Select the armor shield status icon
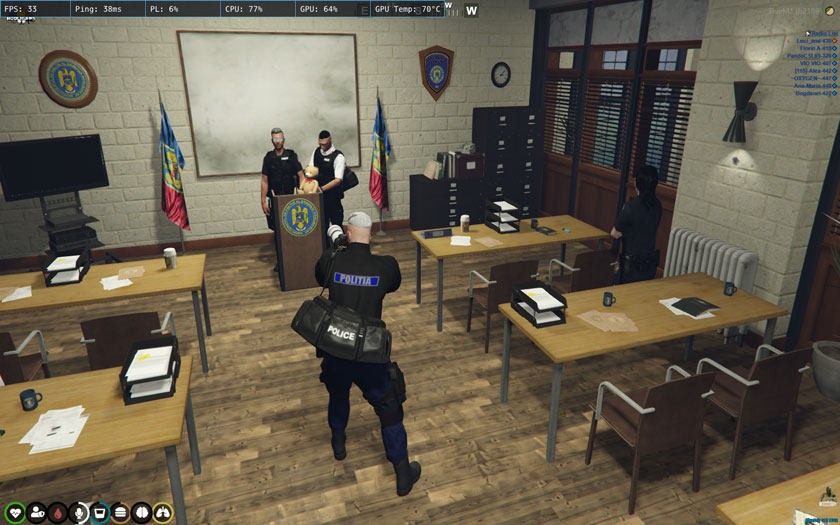 (x=37, y=513)
